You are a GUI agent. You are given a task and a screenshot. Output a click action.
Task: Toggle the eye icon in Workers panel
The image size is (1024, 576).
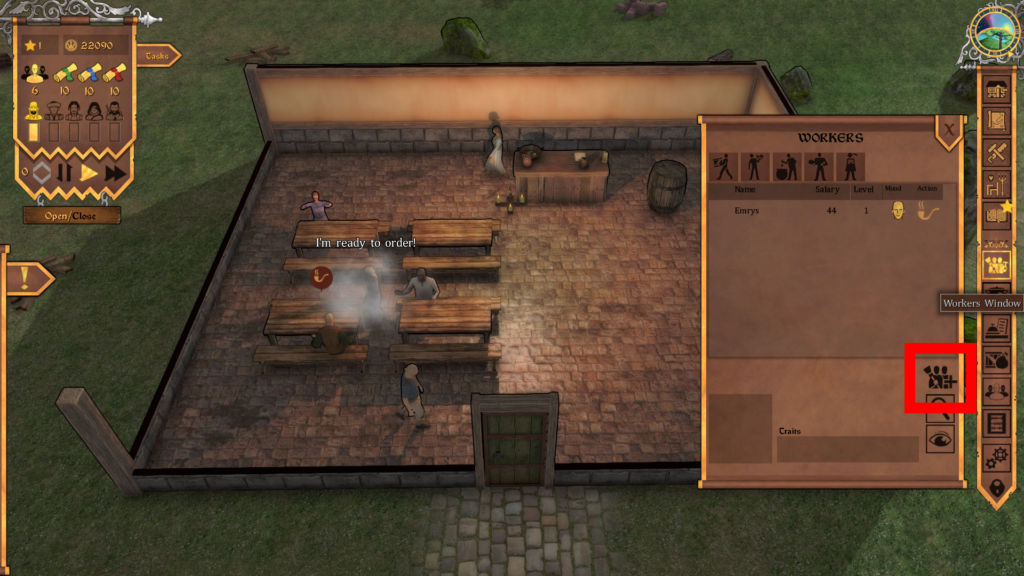pyautogui.click(x=940, y=438)
